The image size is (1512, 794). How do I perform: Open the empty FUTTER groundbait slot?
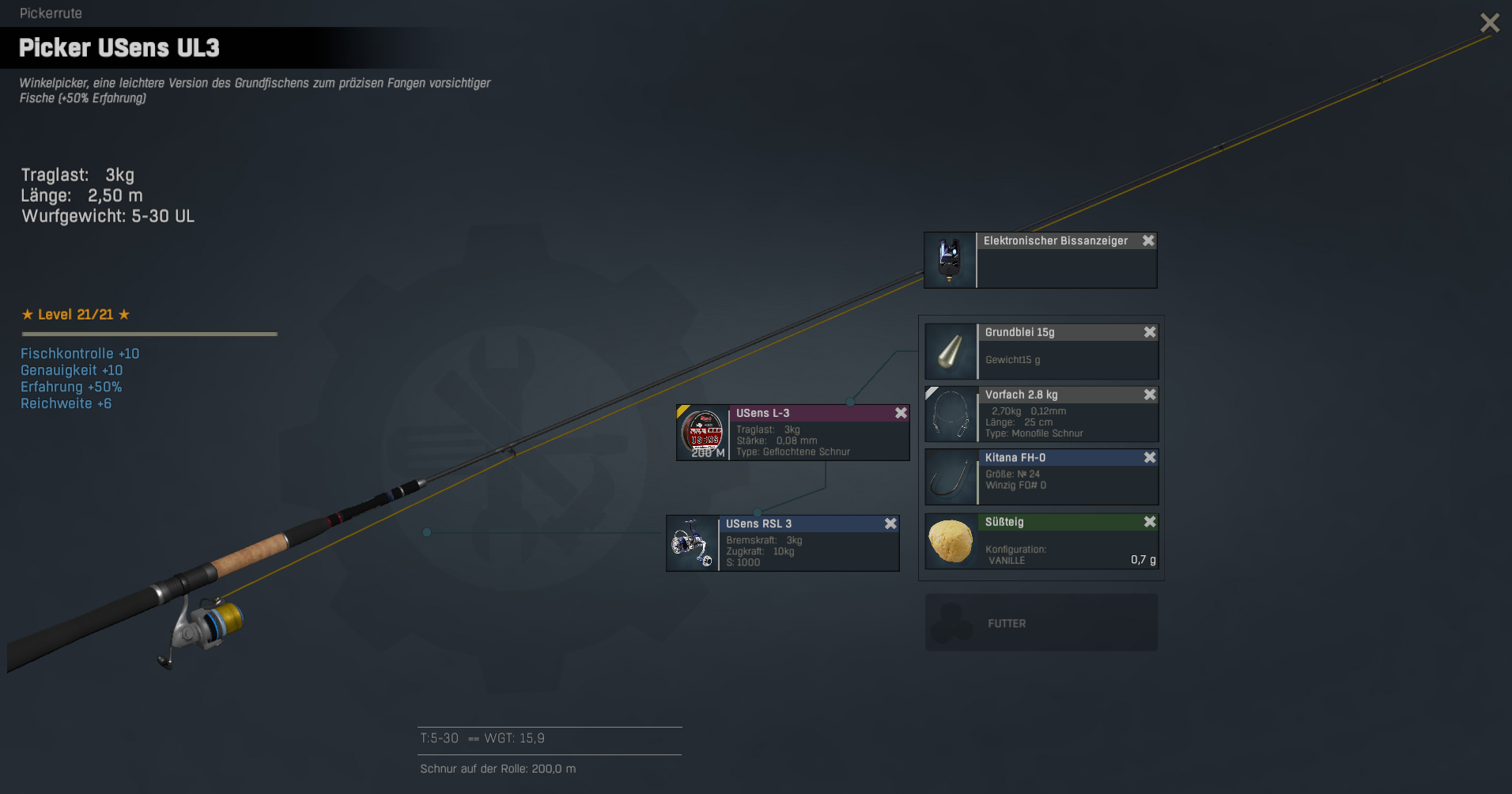[1041, 623]
